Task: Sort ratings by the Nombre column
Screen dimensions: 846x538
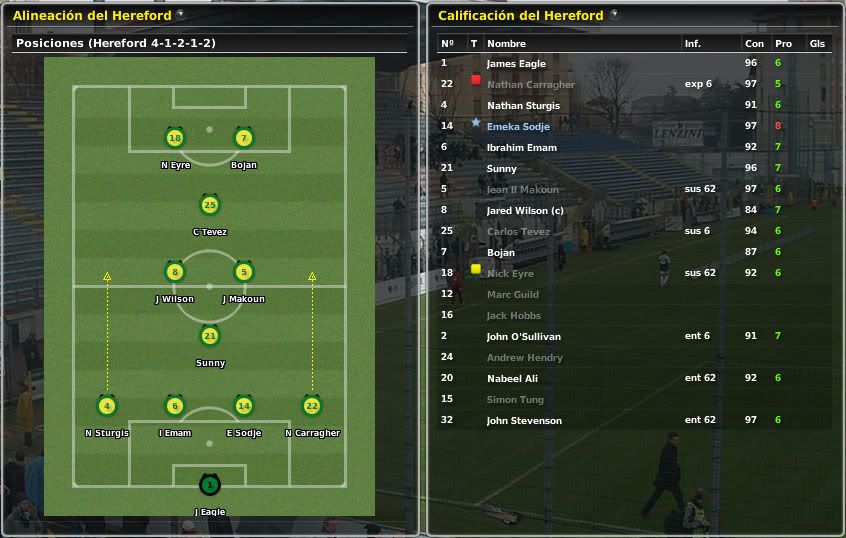Action: (x=505, y=43)
